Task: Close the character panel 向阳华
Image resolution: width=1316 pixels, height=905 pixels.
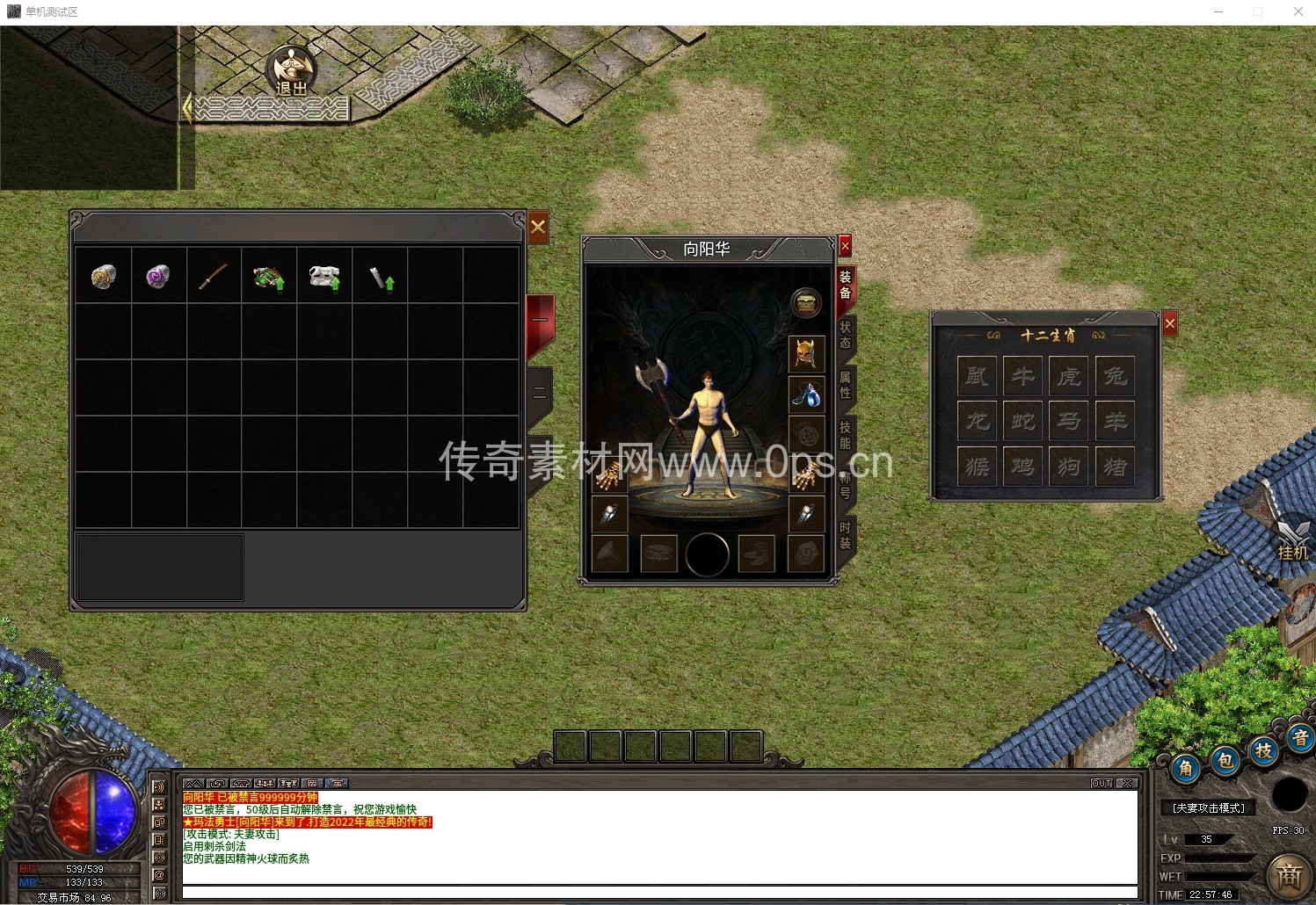Action: tap(845, 246)
